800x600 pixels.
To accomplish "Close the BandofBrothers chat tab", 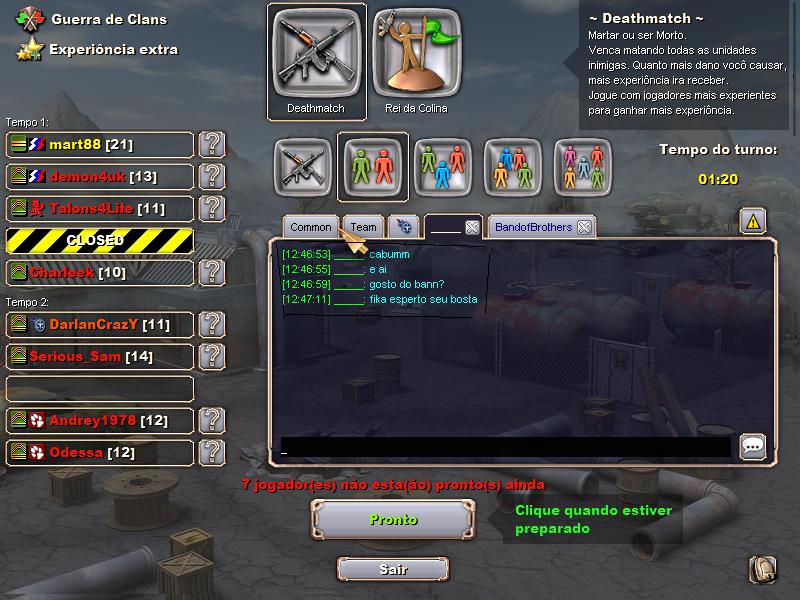I will (584, 227).
